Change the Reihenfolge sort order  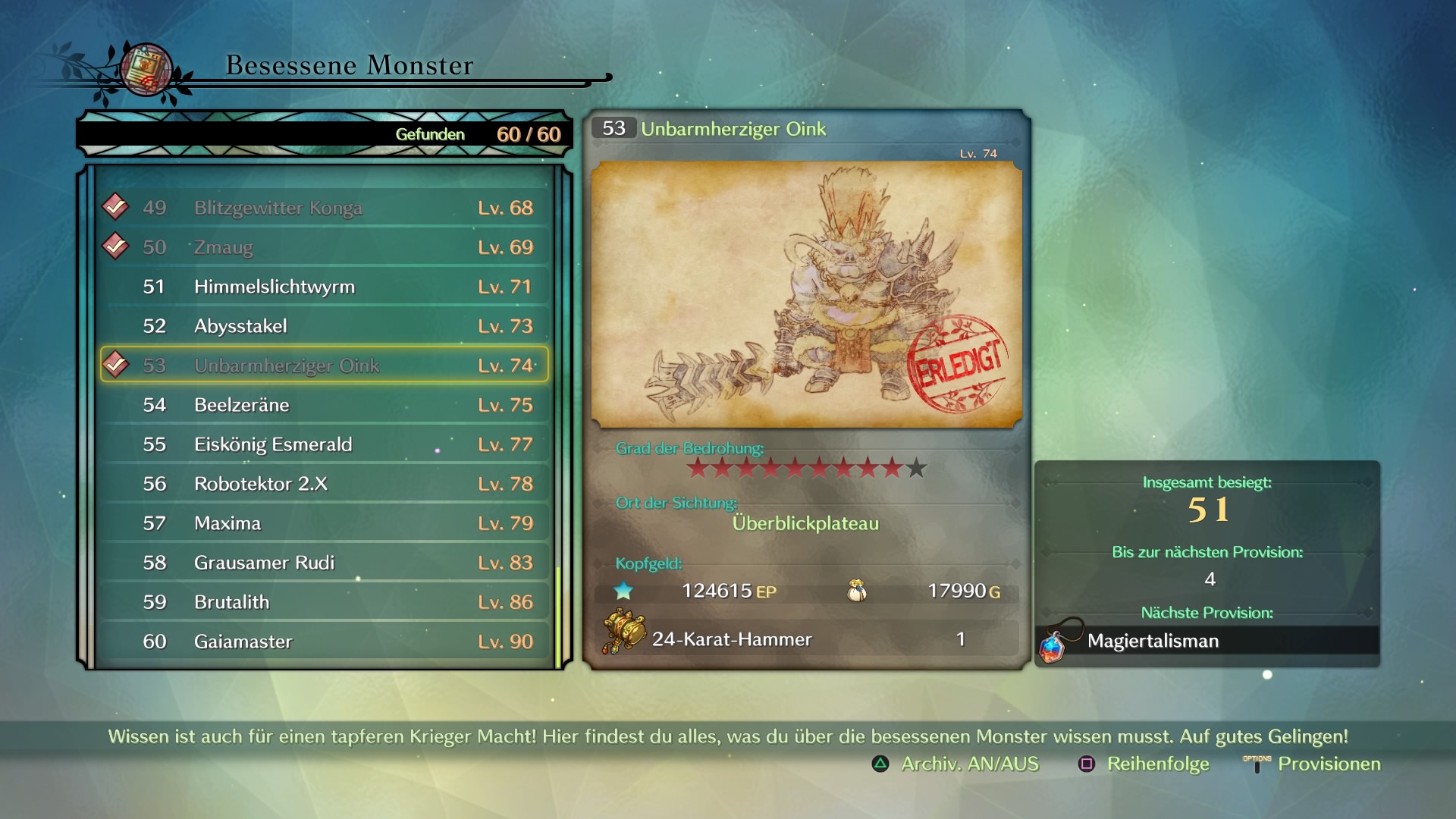[1144, 764]
